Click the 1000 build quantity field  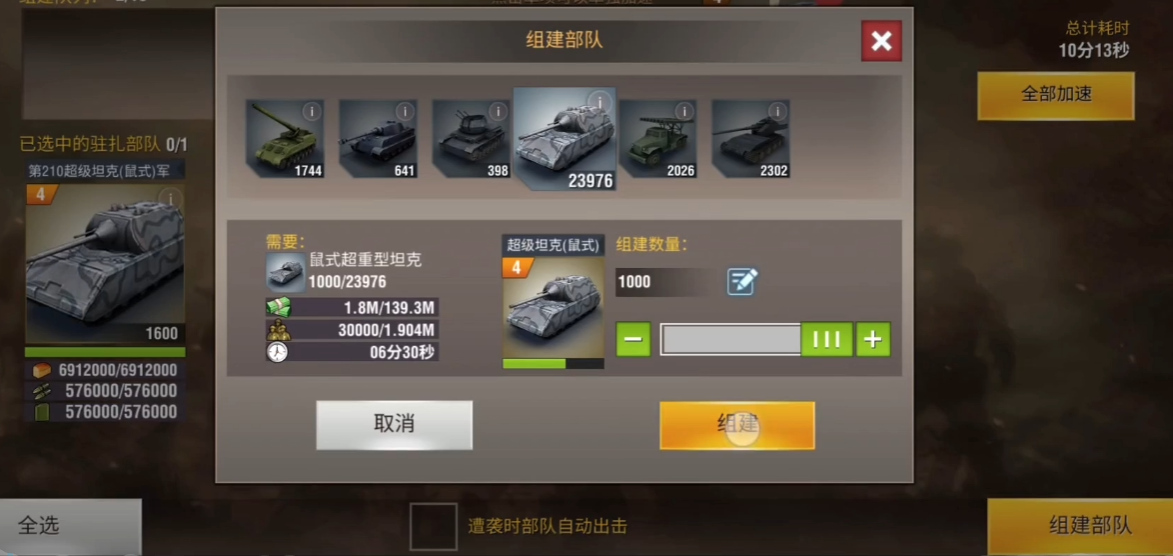(665, 282)
